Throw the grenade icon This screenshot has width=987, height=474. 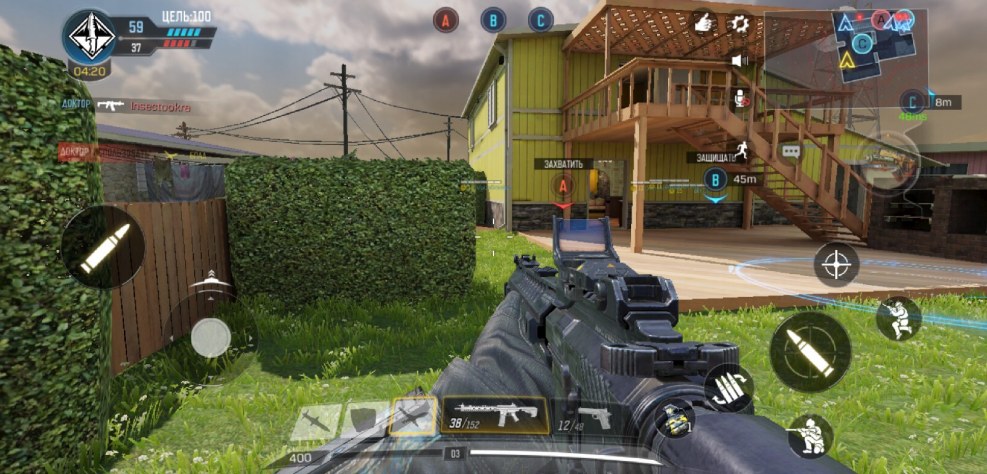point(674,417)
